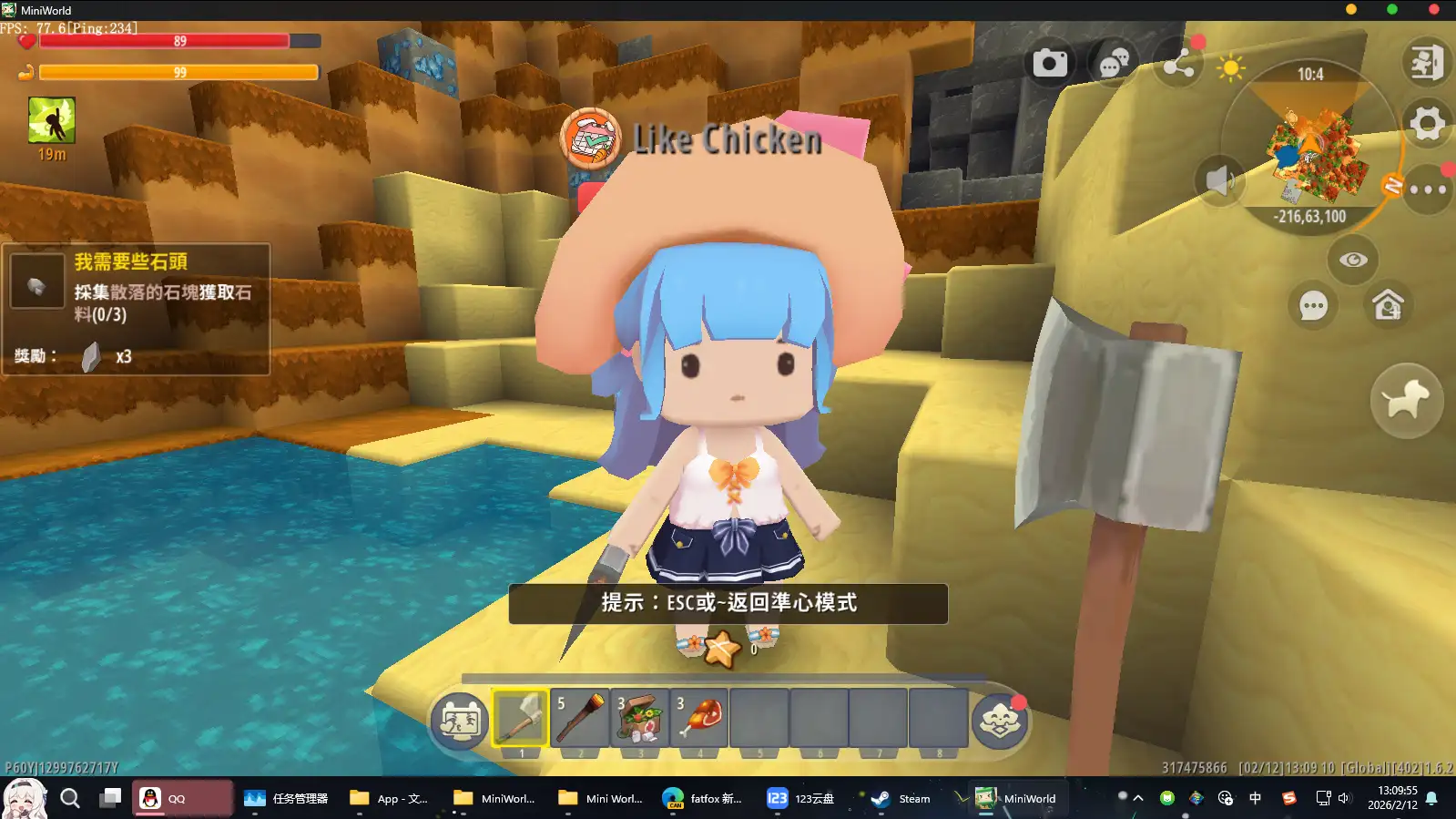Toggle quick chat with the speech bubble icon
This screenshot has width=1456, height=819.
(x=1312, y=307)
